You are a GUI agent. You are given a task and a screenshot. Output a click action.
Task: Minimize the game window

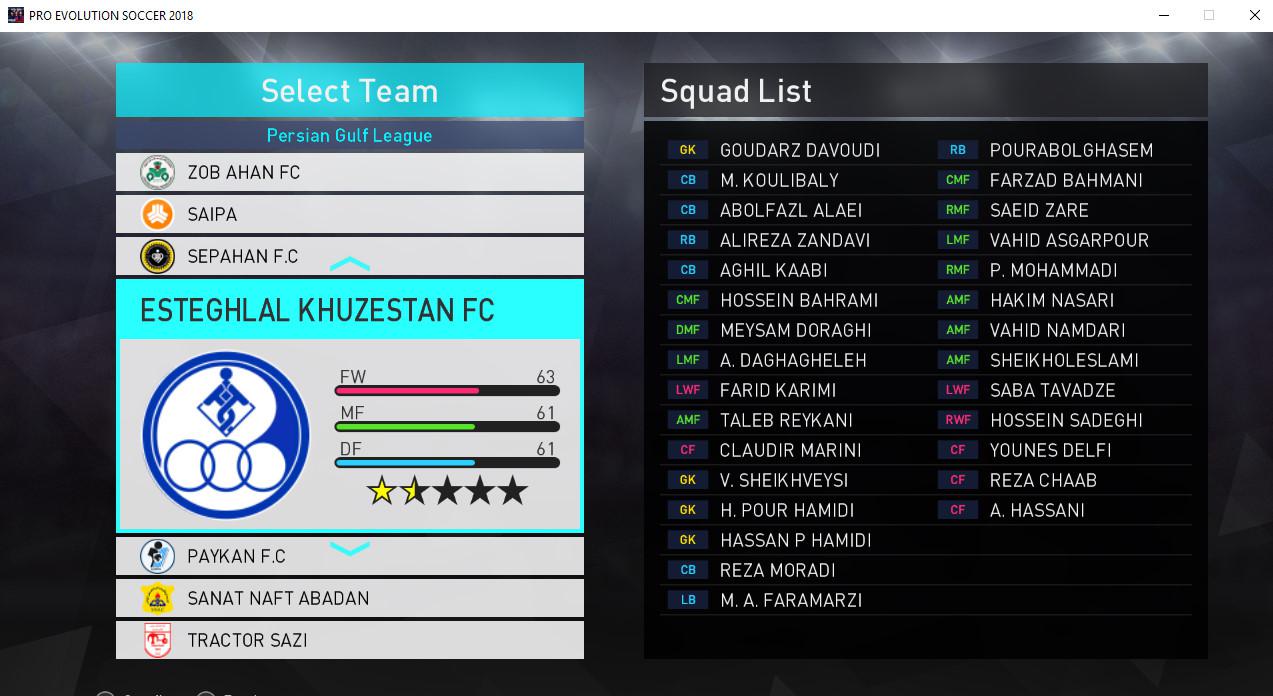pos(1163,15)
